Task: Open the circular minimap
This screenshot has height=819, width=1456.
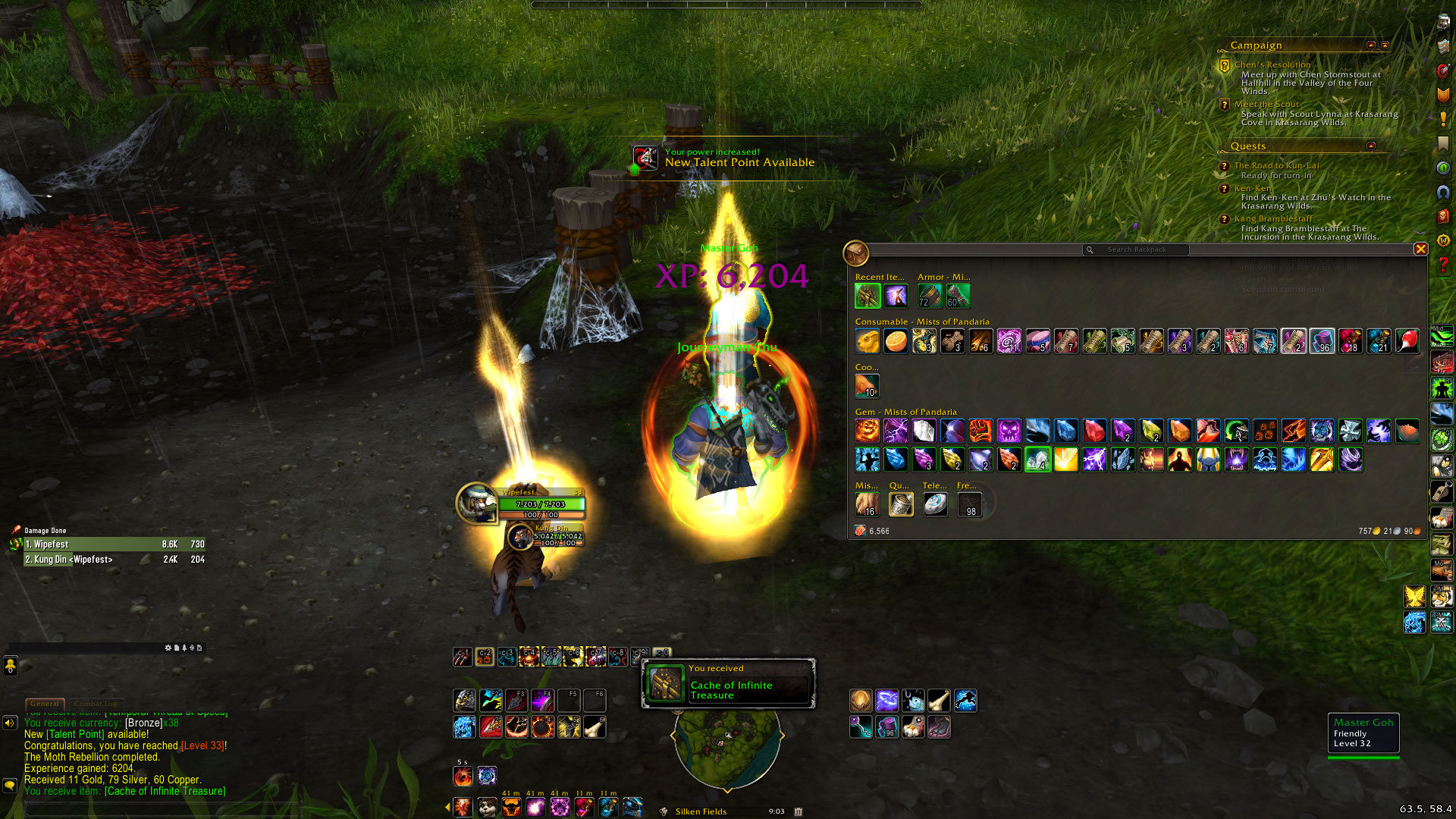Action: (x=726, y=747)
